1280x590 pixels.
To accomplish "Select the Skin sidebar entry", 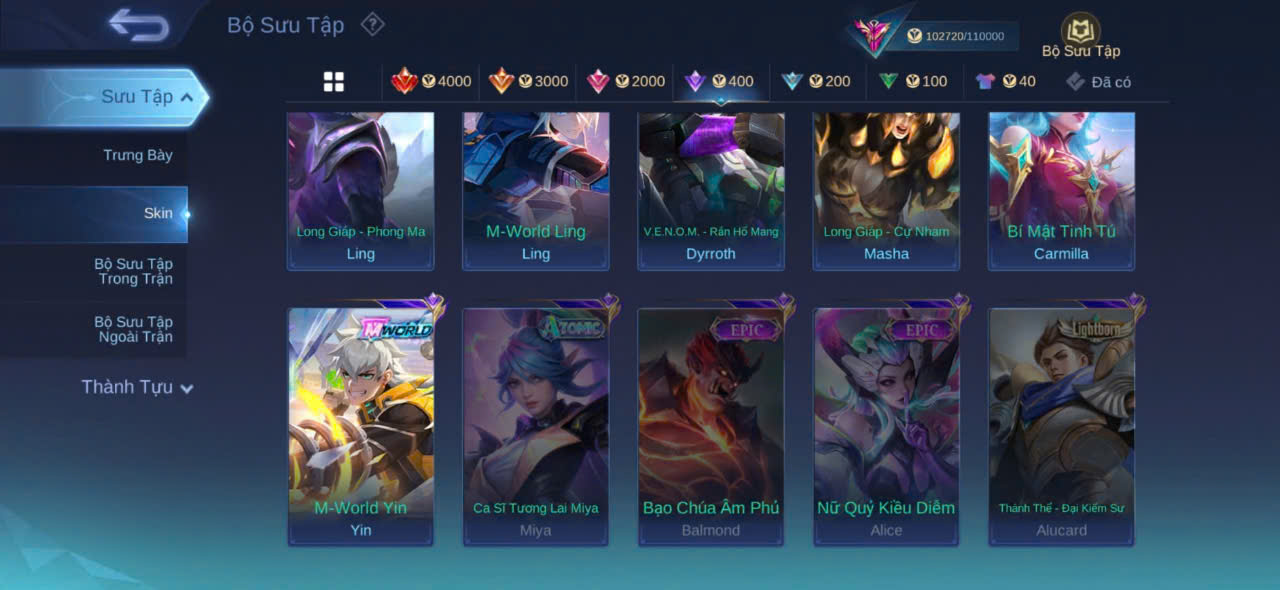I will [x=158, y=213].
